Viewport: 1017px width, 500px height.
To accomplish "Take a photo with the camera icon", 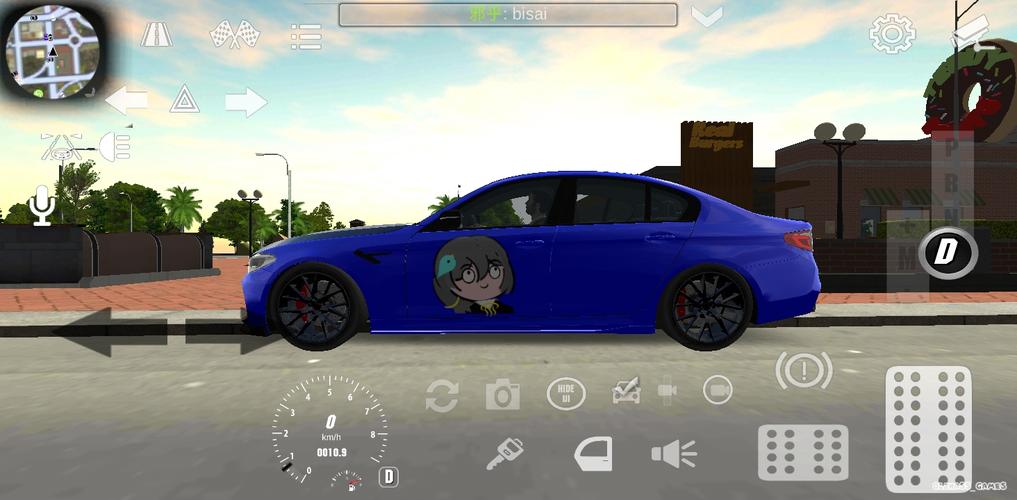I will [x=503, y=394].
